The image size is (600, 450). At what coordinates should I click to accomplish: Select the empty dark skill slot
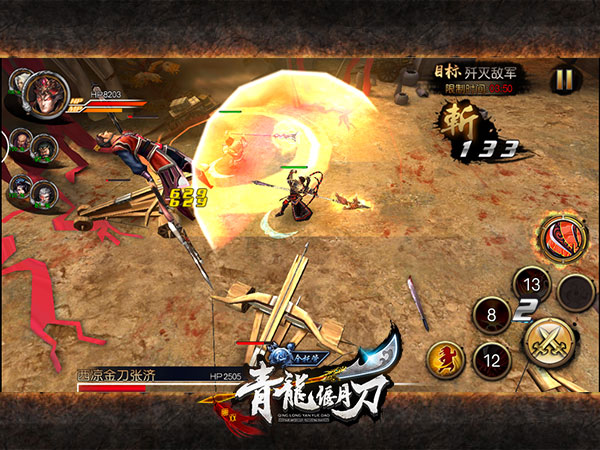coord(577,292)
